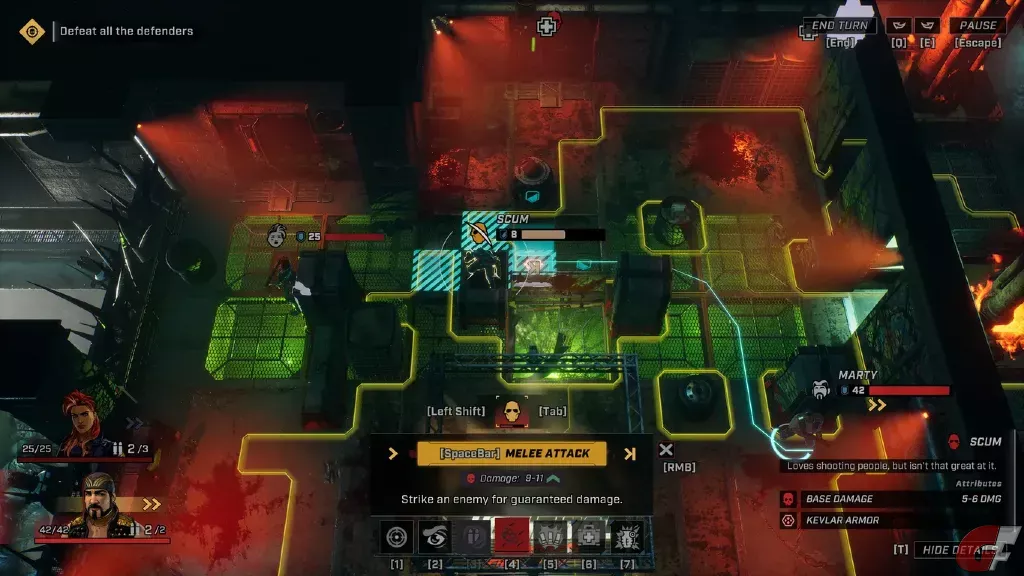Rotate camera with the left arrow button
The image size is (1024, 576).
(x=899, y=25)
